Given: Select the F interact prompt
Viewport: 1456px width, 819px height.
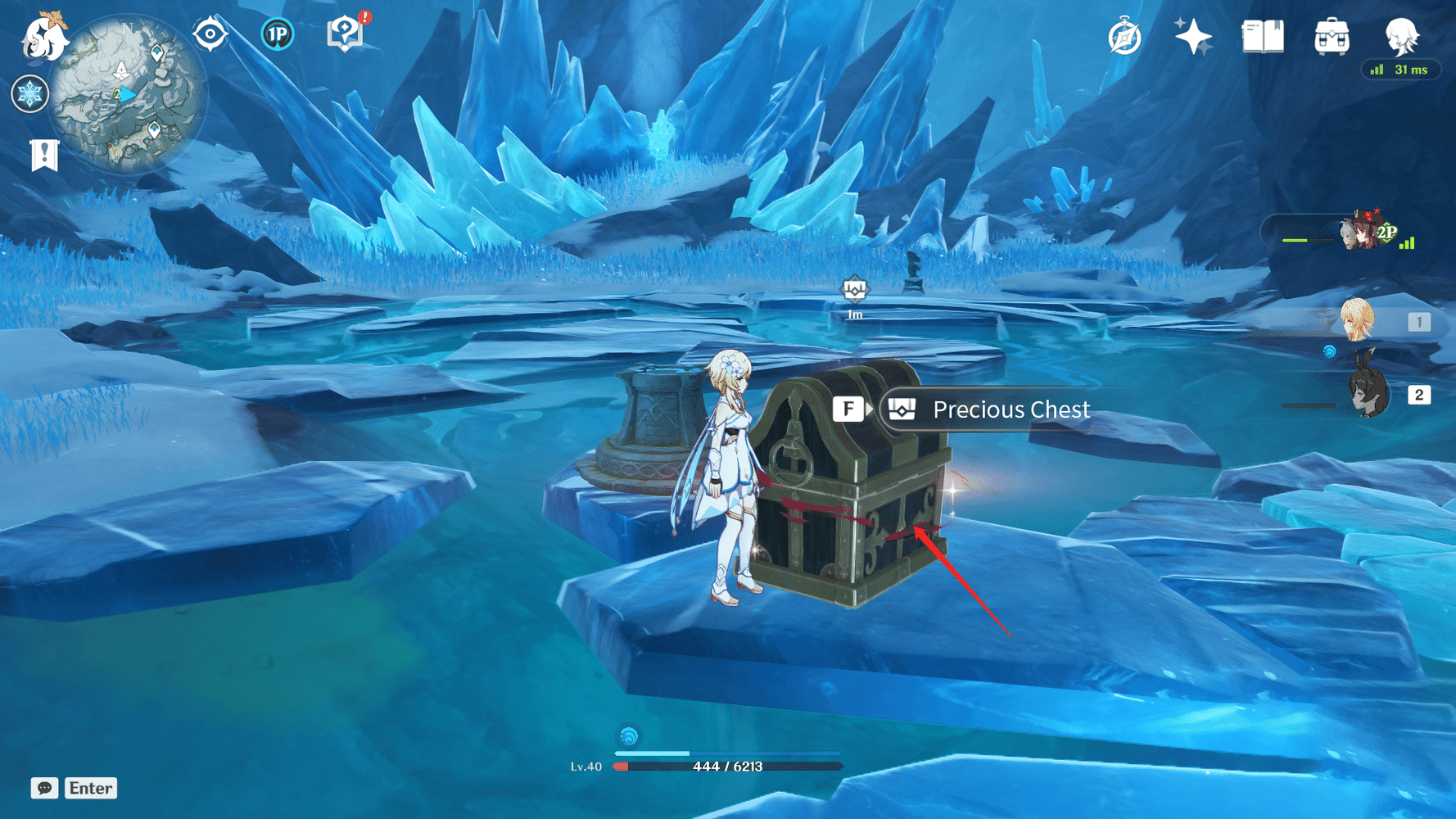Looking at the screenshot, I should [848, 408].
